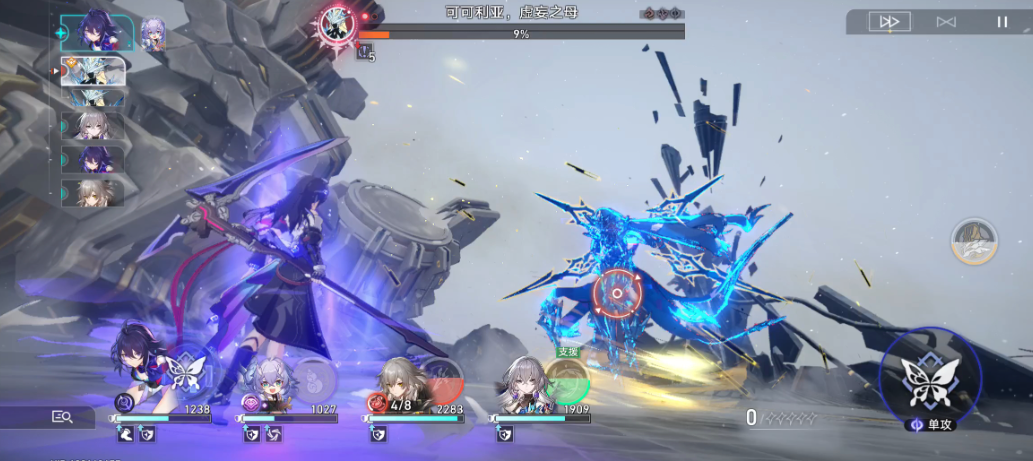Pick the last grey-haired portrait in turn order
Viewport: 1033px width, 461px height.
(x=93, y=192)
